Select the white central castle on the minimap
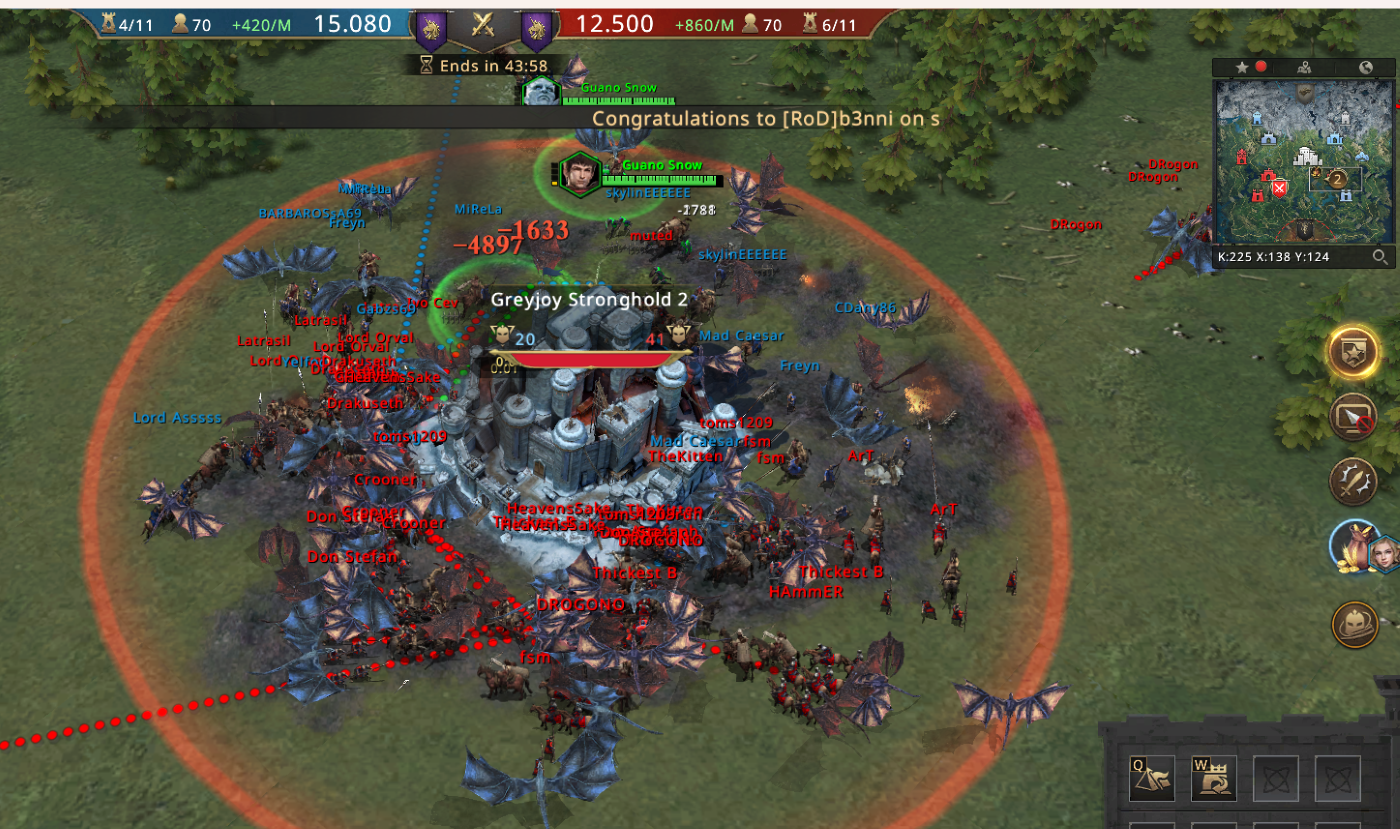Image resolution: width=1400 pixels, height=829 pixels. coord(1307,157)
